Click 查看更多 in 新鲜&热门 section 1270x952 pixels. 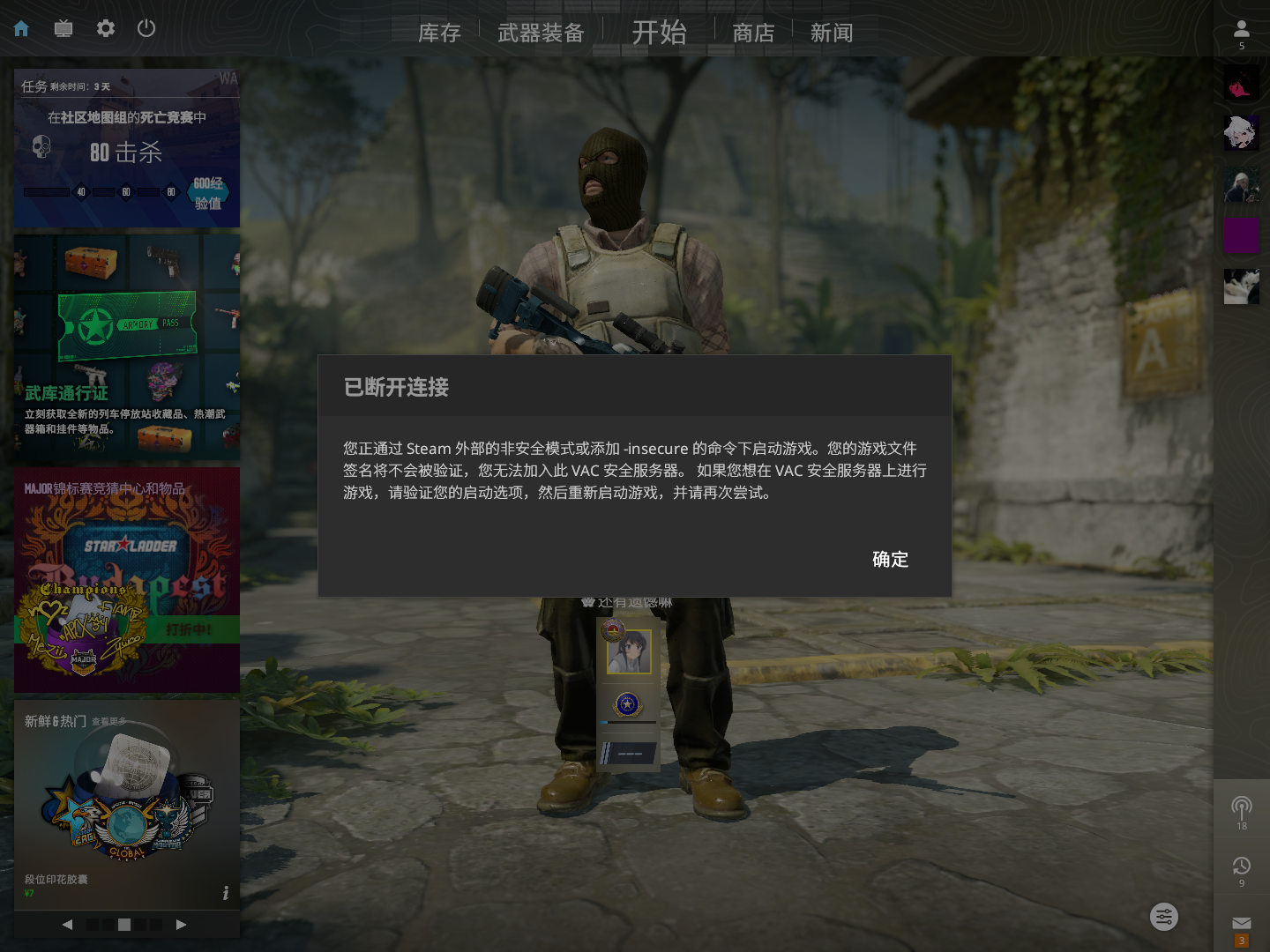[x=109, y=721]
